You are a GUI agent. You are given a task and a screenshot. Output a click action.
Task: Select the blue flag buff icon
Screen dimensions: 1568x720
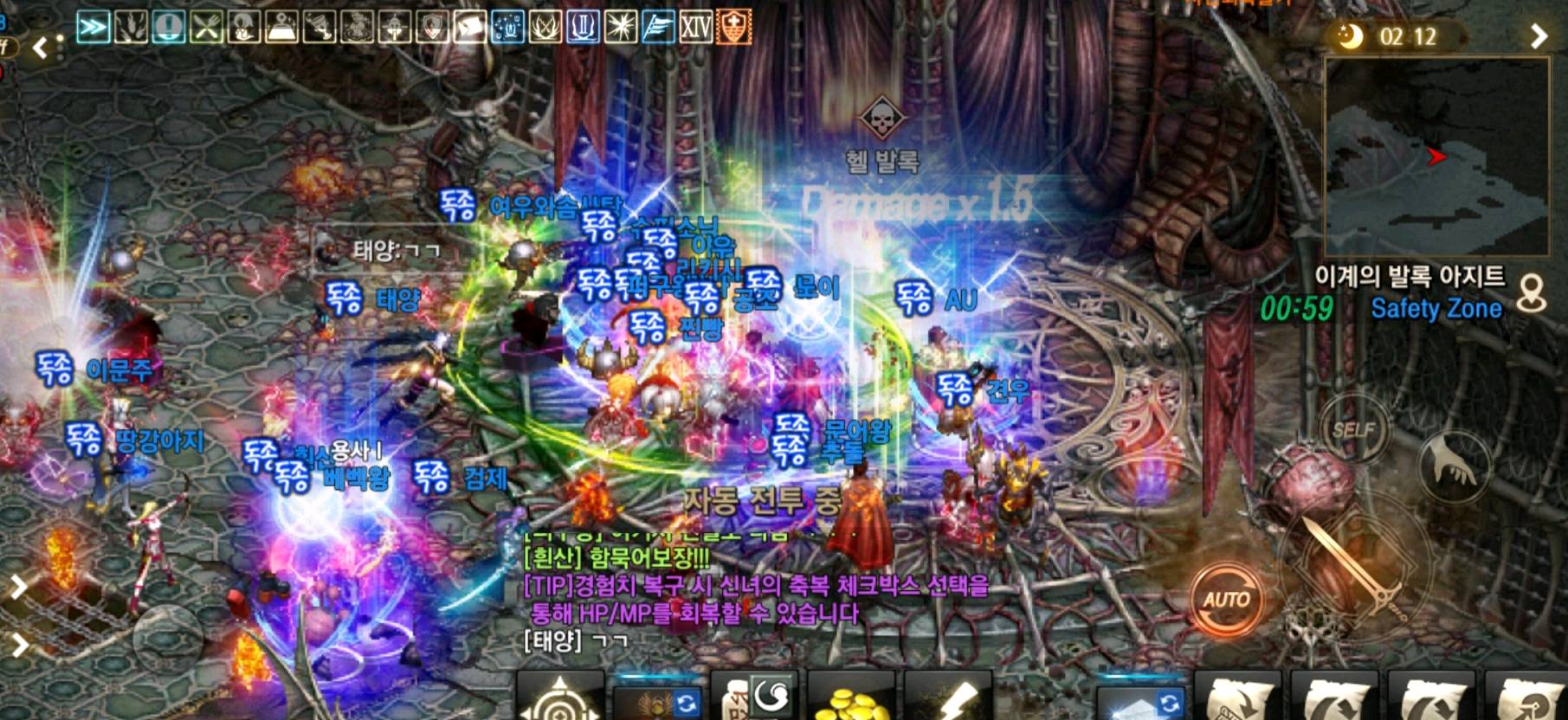(x=658, y=28)
